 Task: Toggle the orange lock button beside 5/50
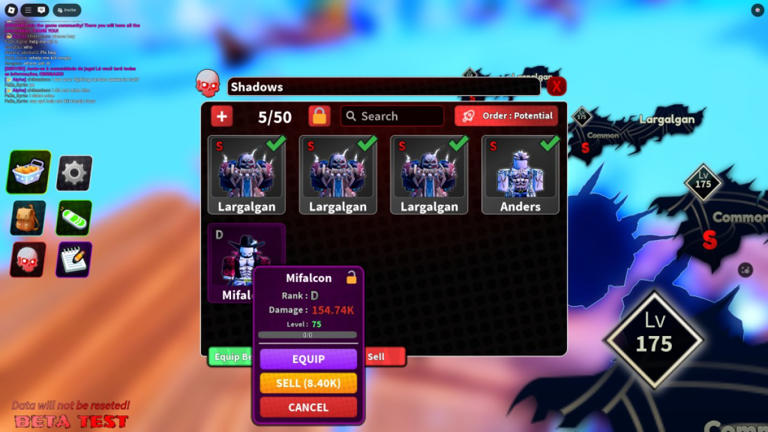pyautogui.click(x=319, y=117)
